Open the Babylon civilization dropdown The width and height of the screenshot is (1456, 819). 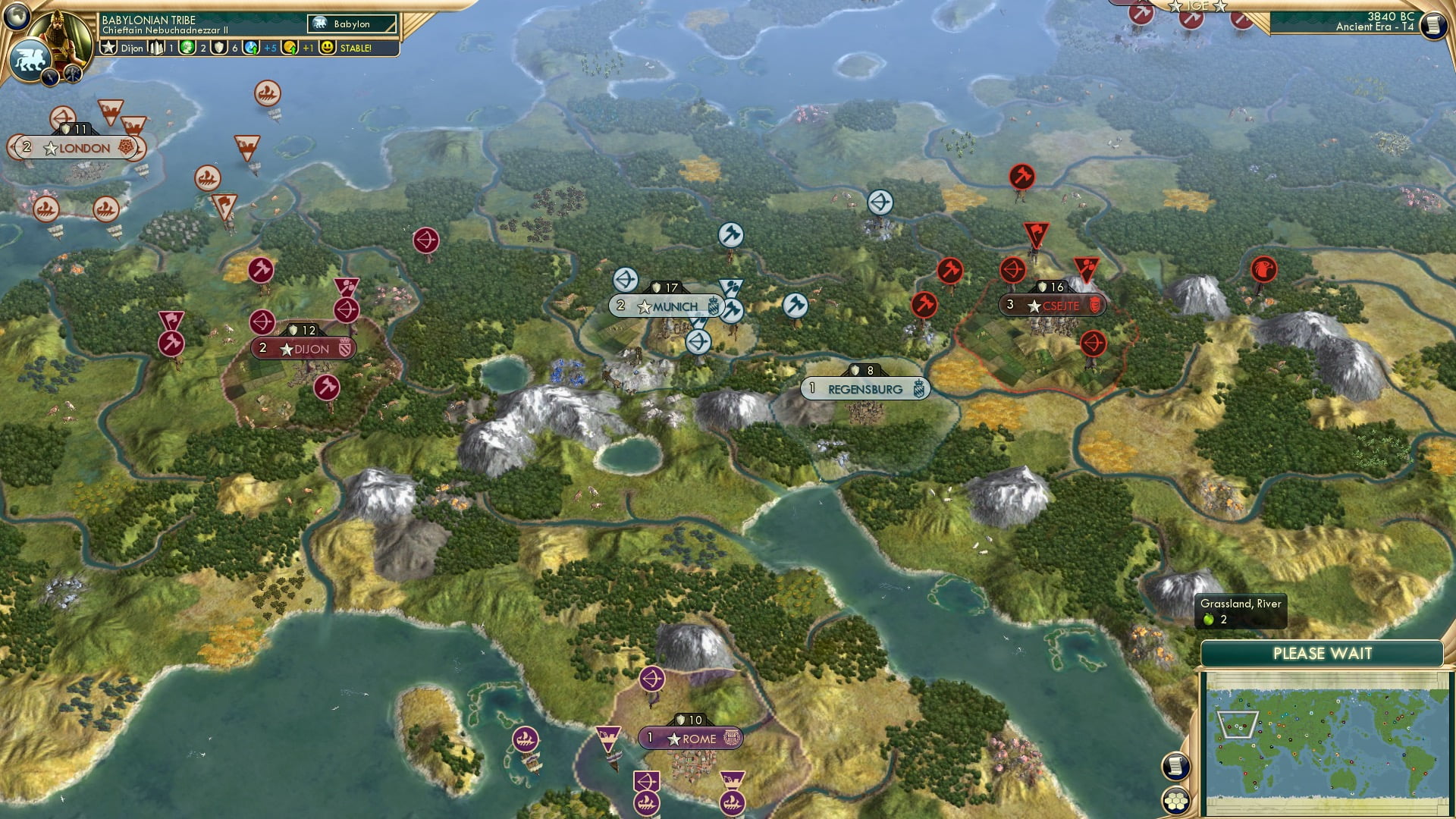[x=350, y=24]
